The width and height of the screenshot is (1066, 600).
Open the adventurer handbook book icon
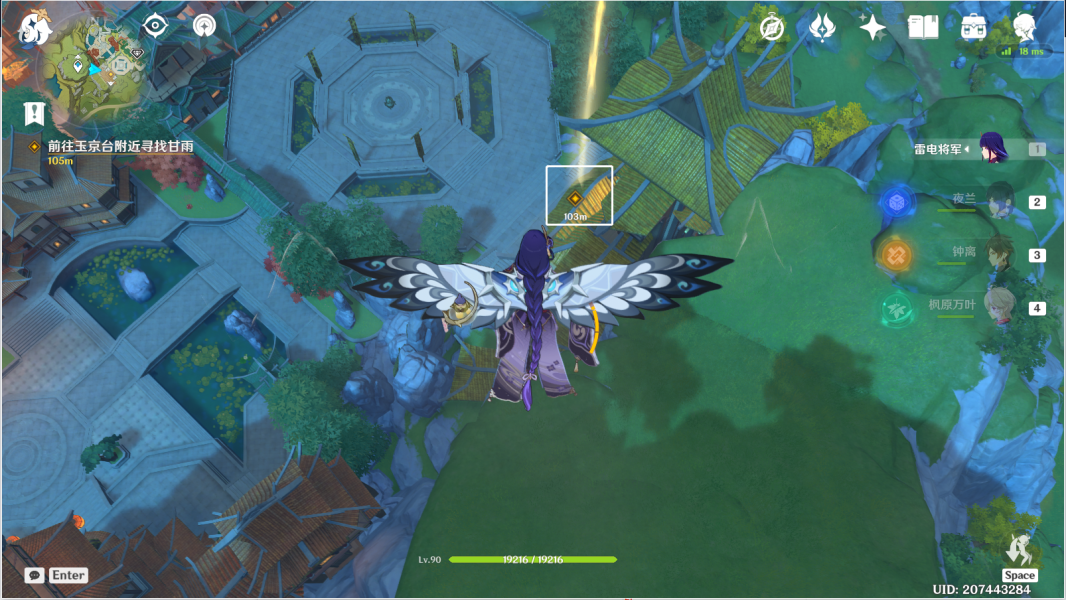(x=923, y=27)
